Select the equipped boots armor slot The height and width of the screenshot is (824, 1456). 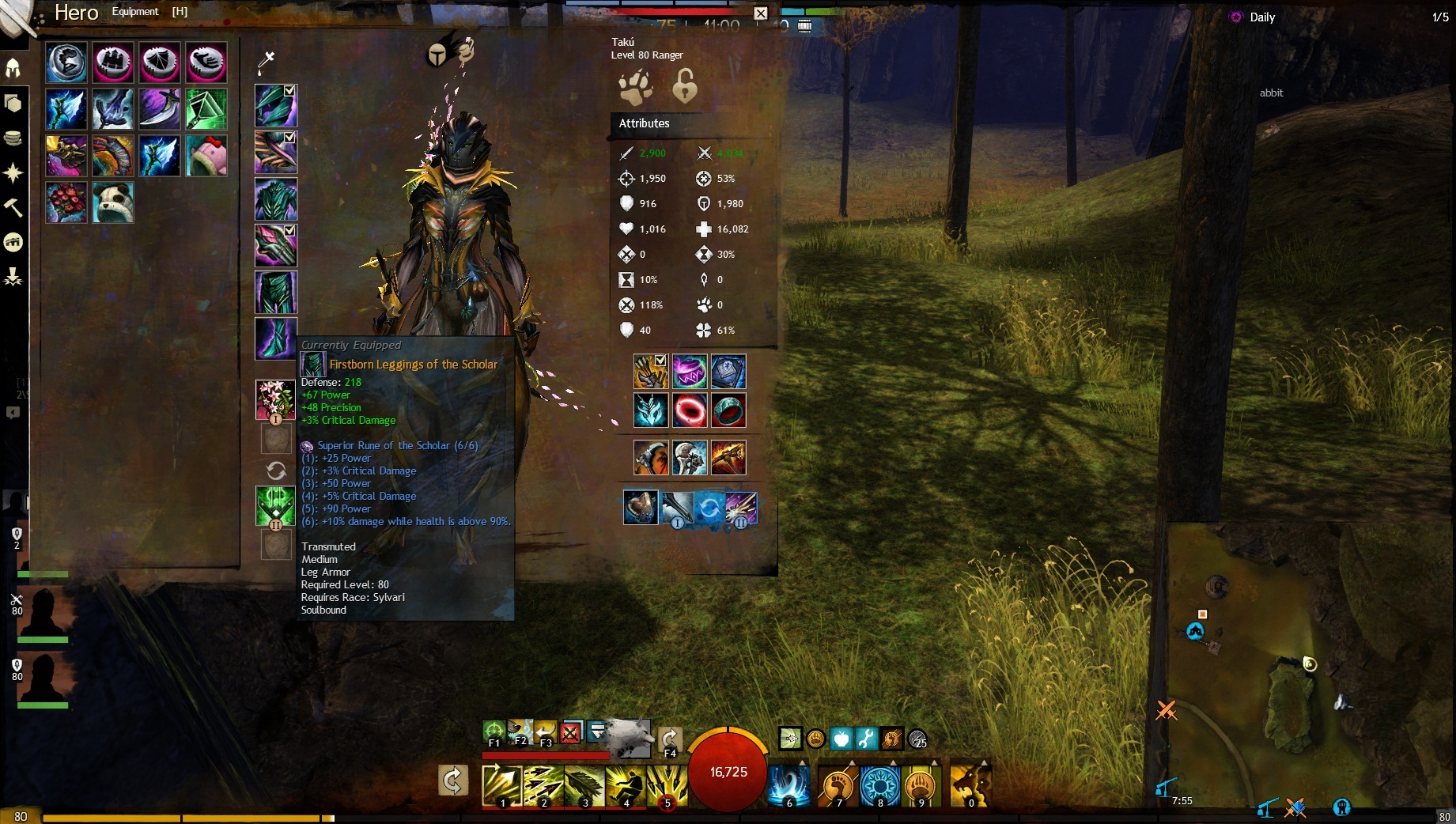click(x=275, y=338)
